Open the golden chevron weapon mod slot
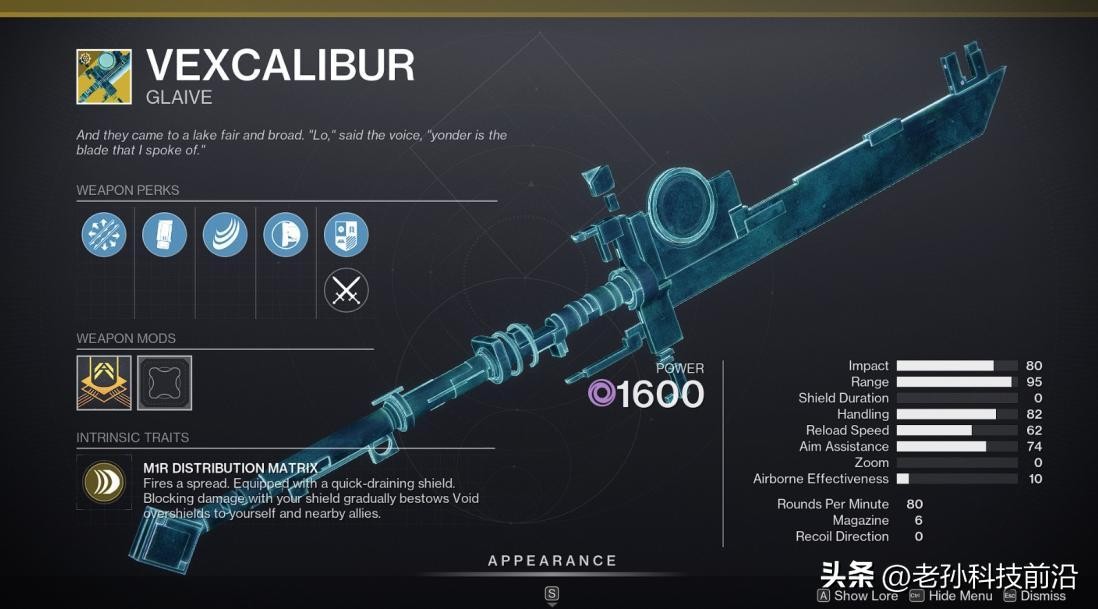The width and height of the screenshot is (1098, 609). point(104,383)
